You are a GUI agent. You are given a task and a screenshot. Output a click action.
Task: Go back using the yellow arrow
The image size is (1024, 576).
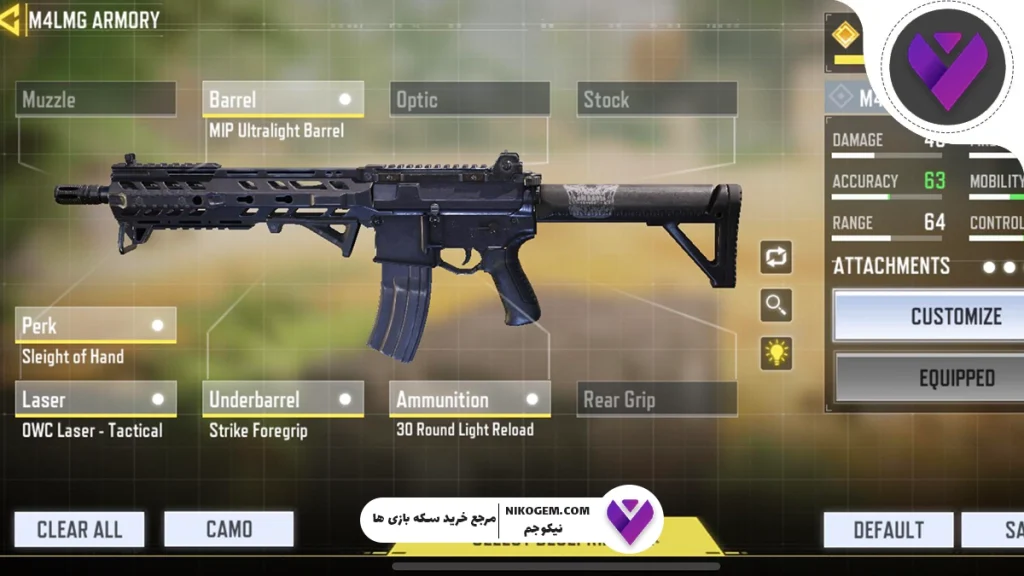[x=10, y=19]
